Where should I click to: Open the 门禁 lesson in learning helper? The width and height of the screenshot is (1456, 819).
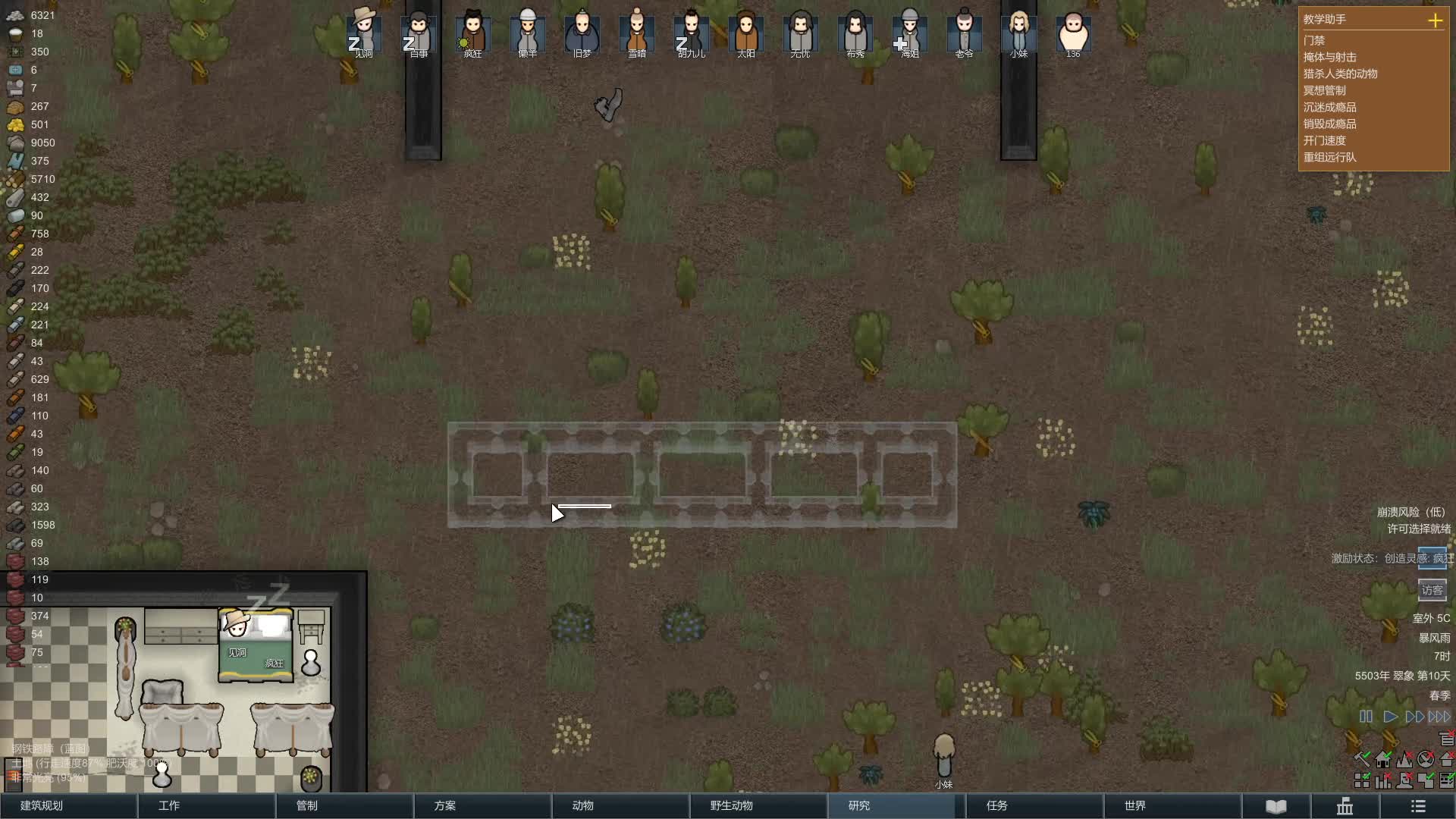[x=1314, y=40]
